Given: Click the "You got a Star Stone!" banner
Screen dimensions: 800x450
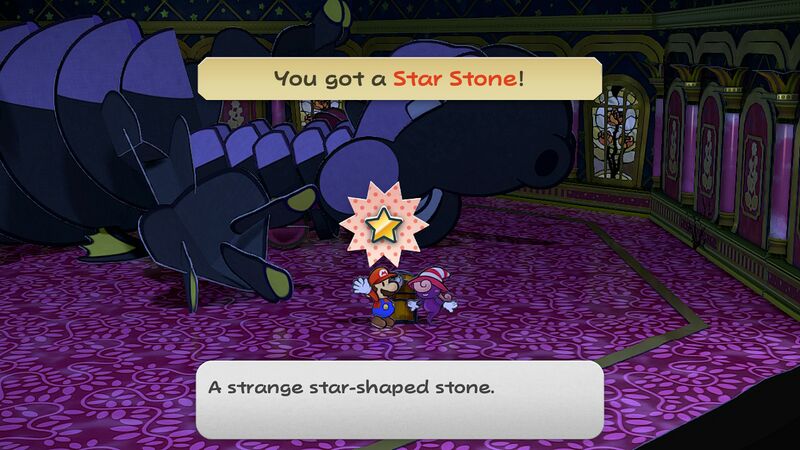Looking at the screenshot, I should tap(399, 77).
